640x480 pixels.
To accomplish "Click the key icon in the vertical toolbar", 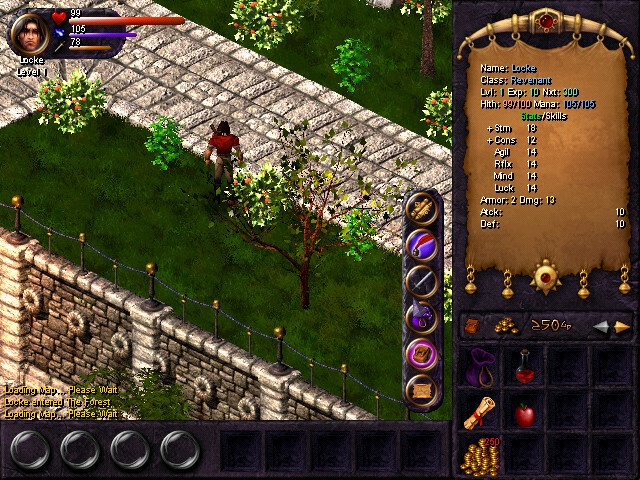I will tap(423, 209).
